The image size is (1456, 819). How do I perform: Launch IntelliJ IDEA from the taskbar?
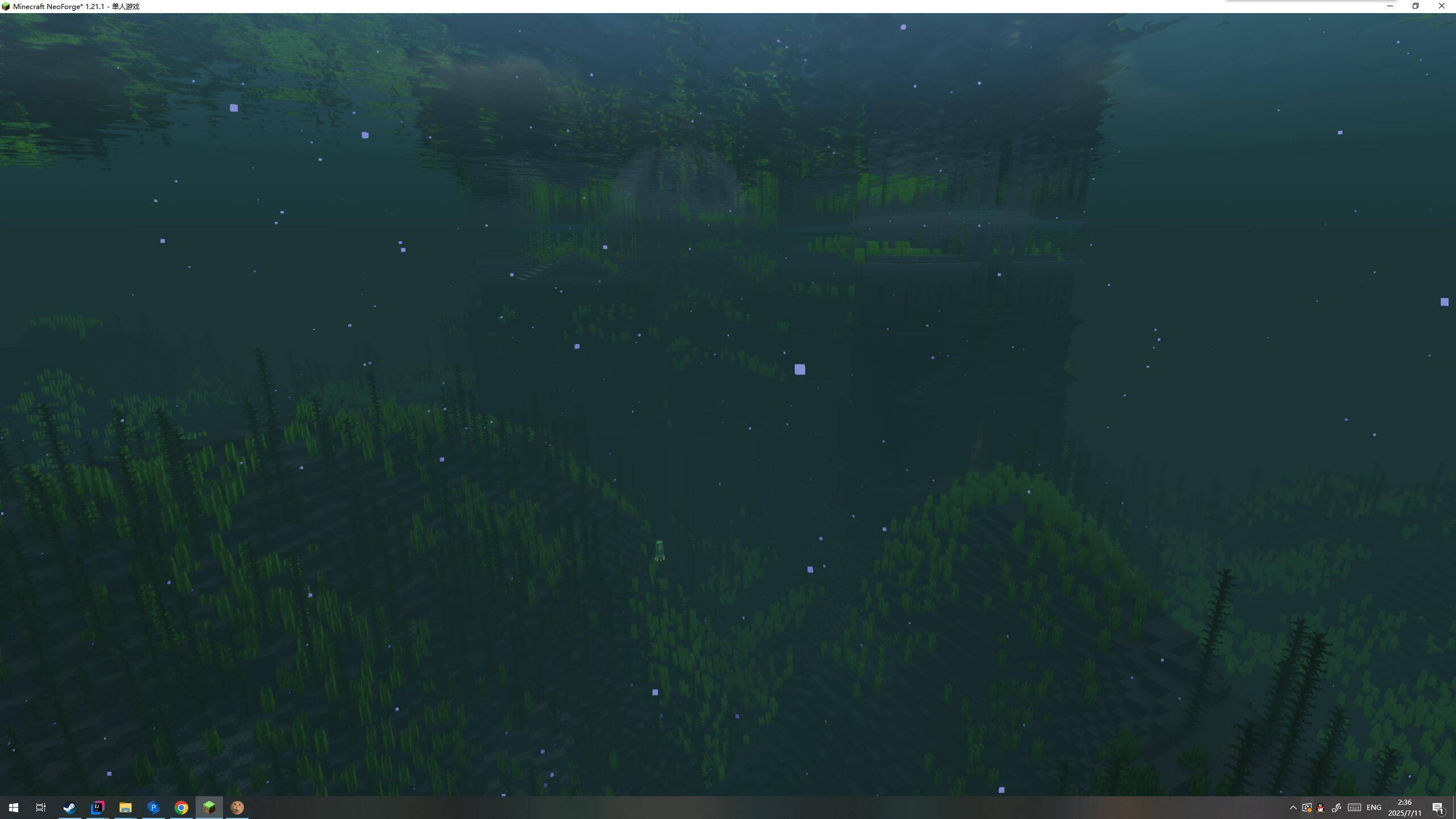tap(97, 807)
